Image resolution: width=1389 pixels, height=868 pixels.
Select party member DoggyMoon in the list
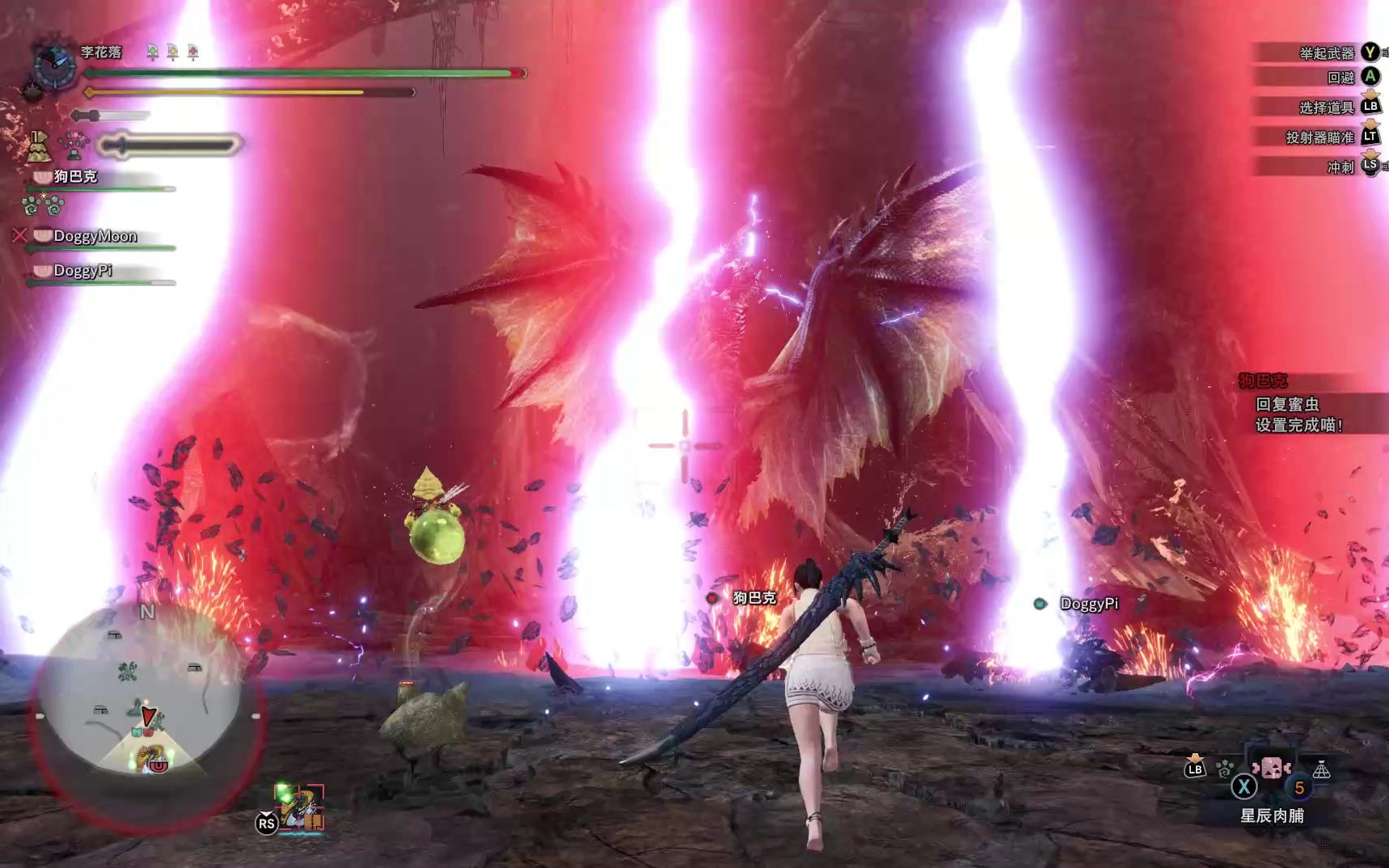click(x=95, y=236)
